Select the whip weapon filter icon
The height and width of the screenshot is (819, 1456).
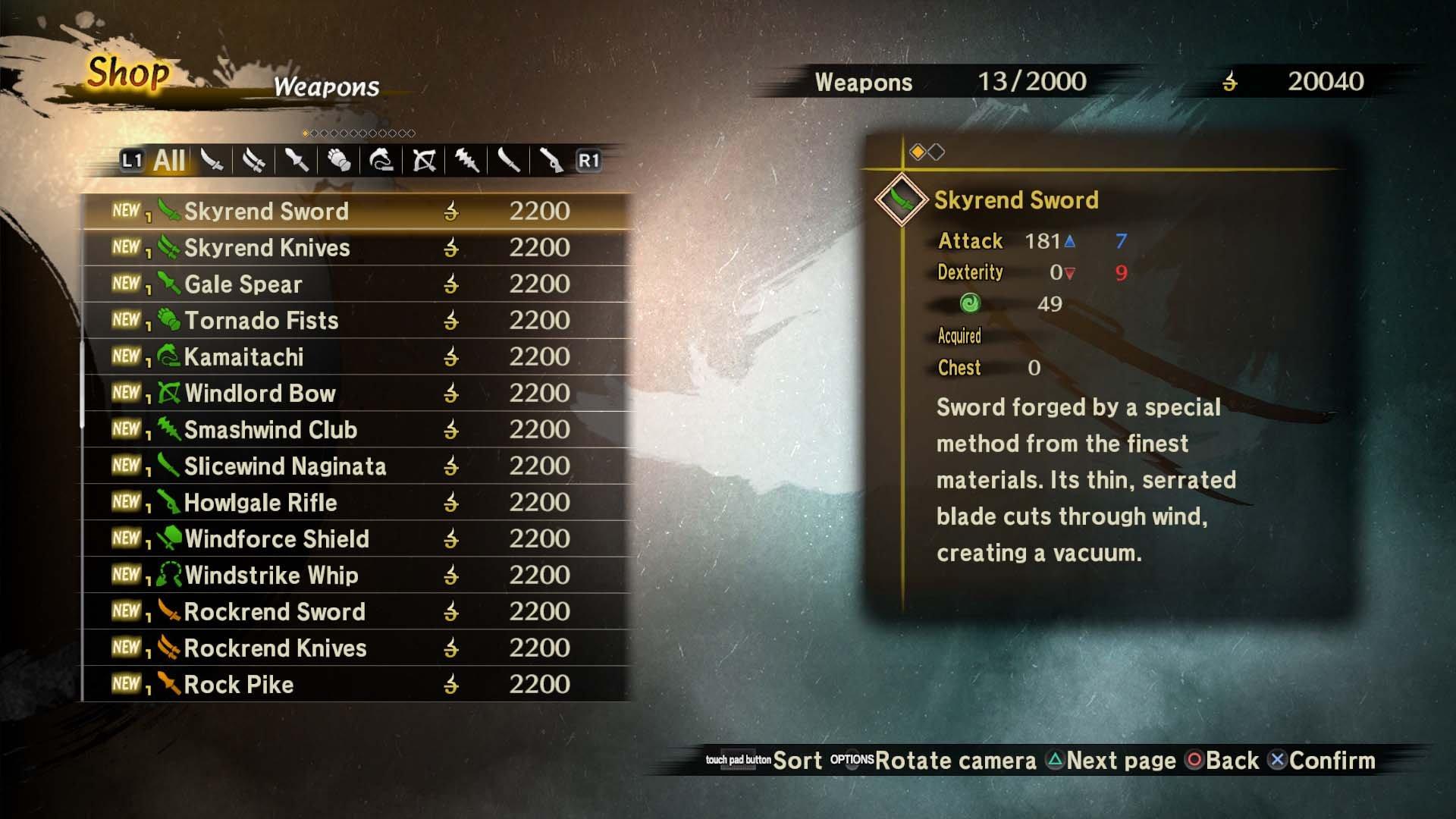(x=382, y=161)
